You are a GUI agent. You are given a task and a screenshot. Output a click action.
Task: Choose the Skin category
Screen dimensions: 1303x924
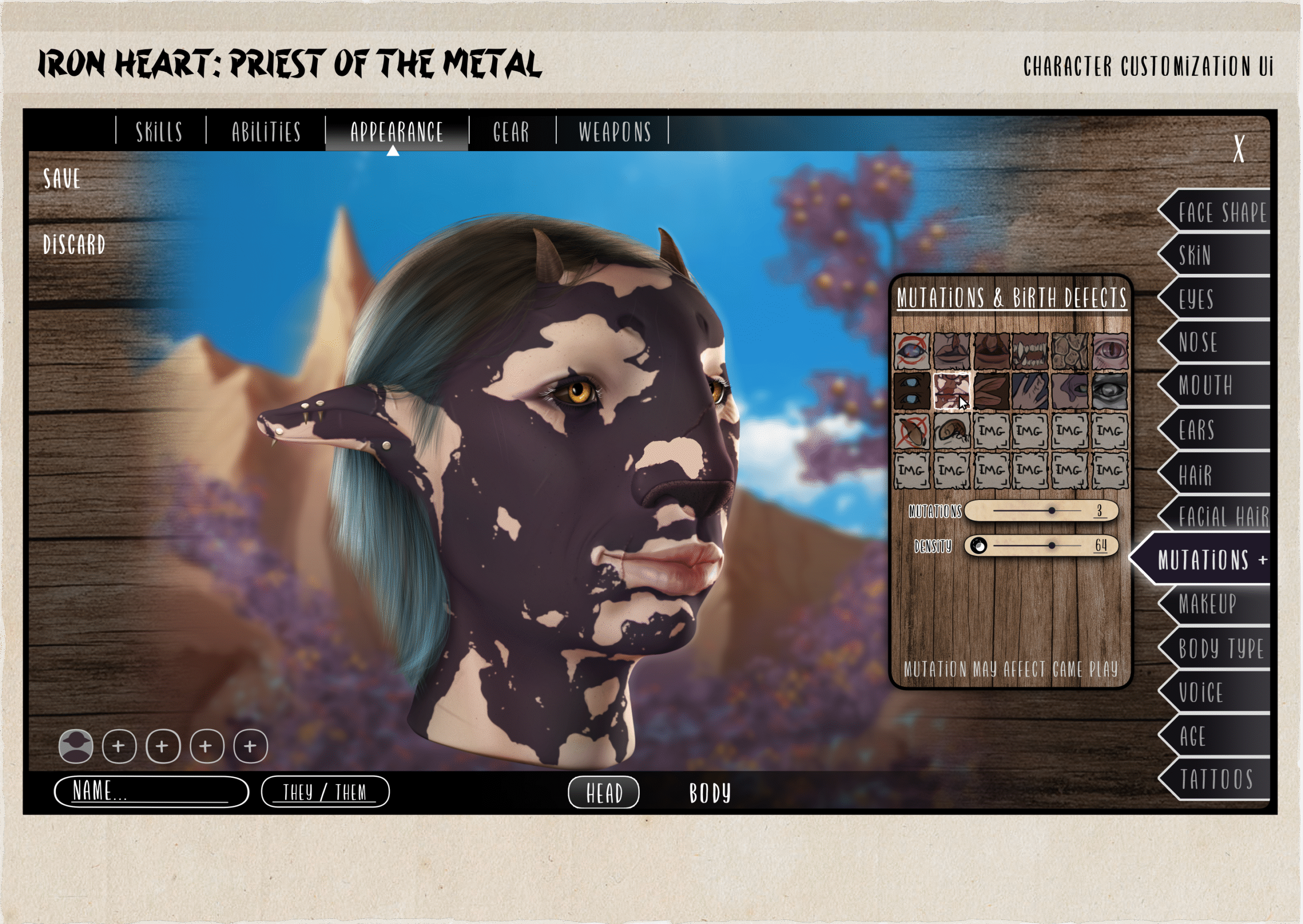(1195, 255)
